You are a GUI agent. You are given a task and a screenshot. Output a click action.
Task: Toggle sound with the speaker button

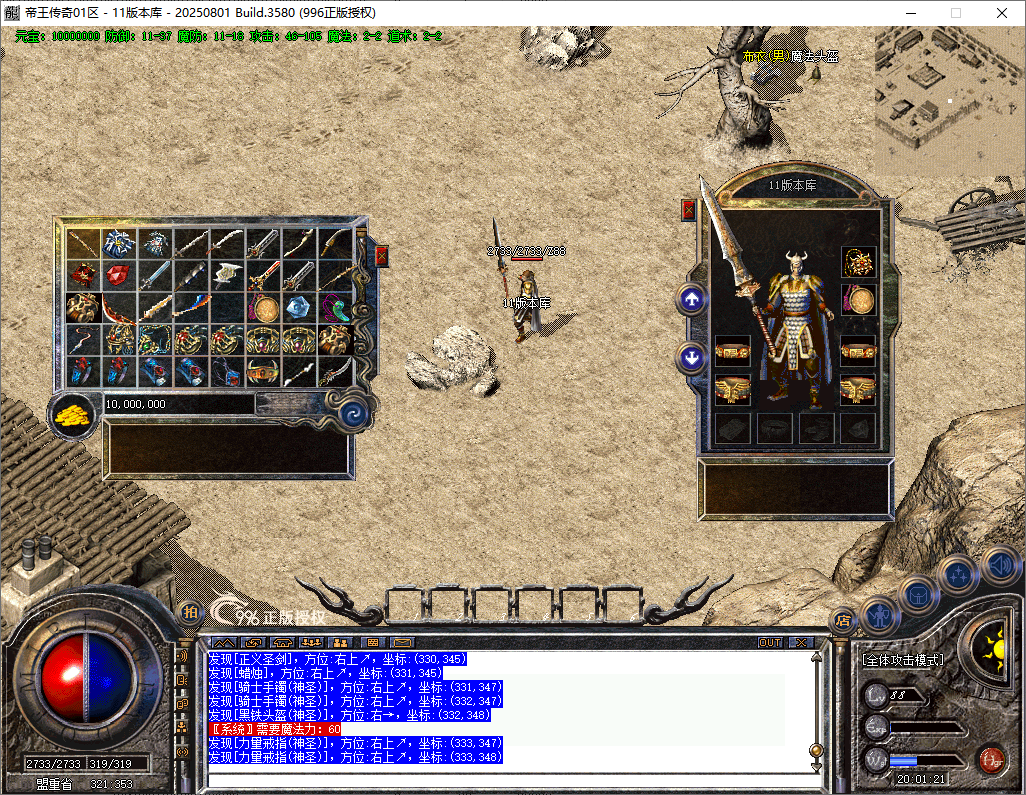[x=998, y=565]
